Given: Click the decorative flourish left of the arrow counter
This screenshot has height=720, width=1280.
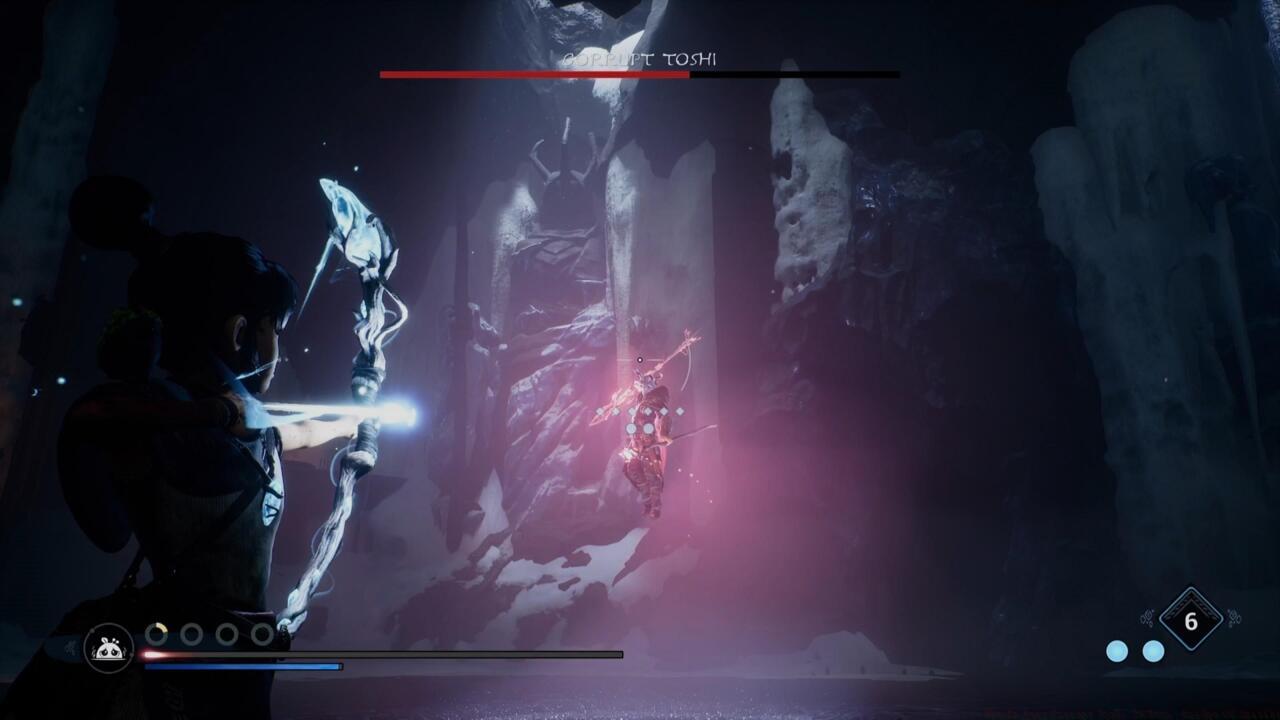Looking at the screenshot, I should tap(1147, 617).
